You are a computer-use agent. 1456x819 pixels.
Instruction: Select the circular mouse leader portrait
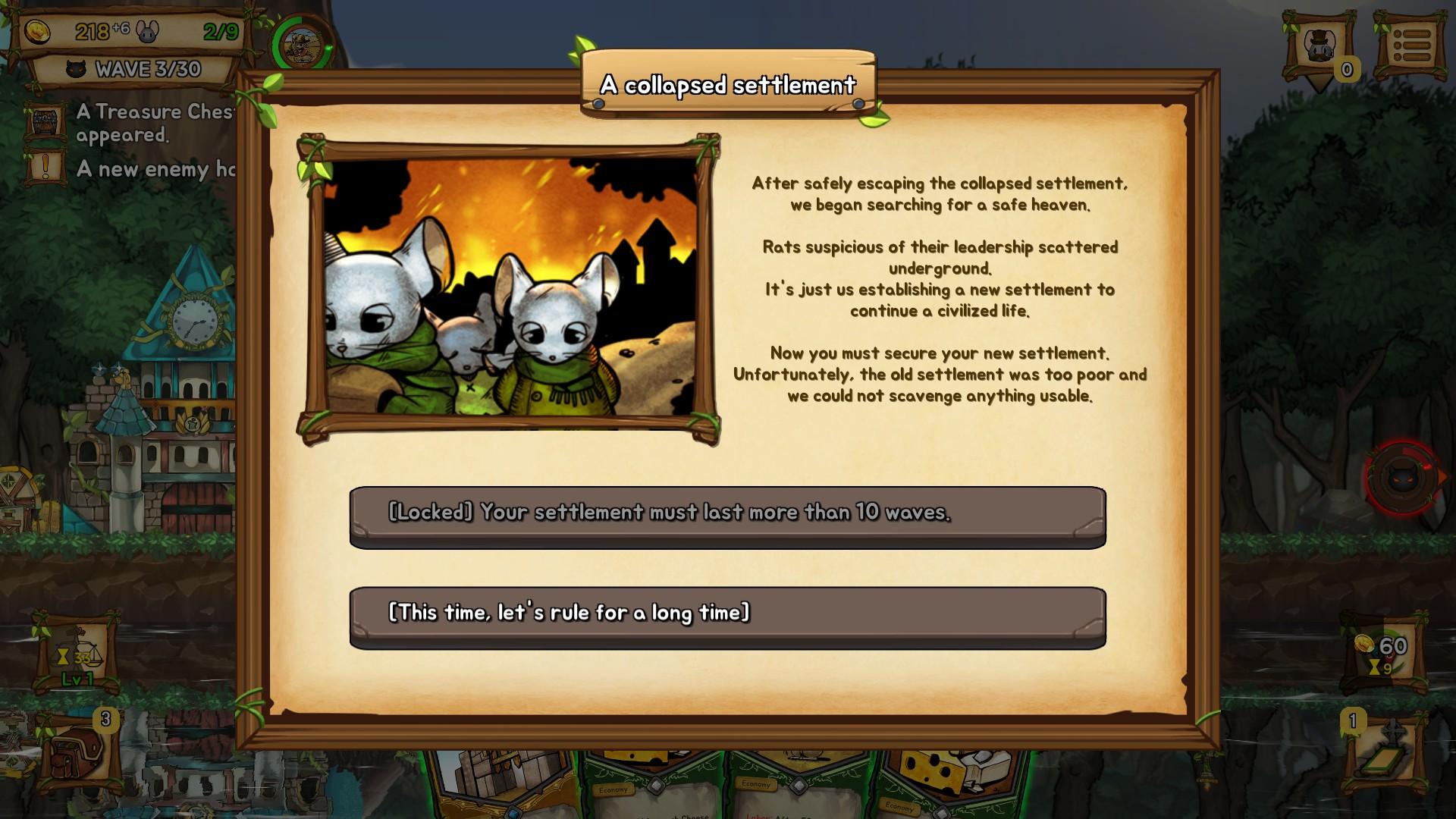tap(302, 47)
